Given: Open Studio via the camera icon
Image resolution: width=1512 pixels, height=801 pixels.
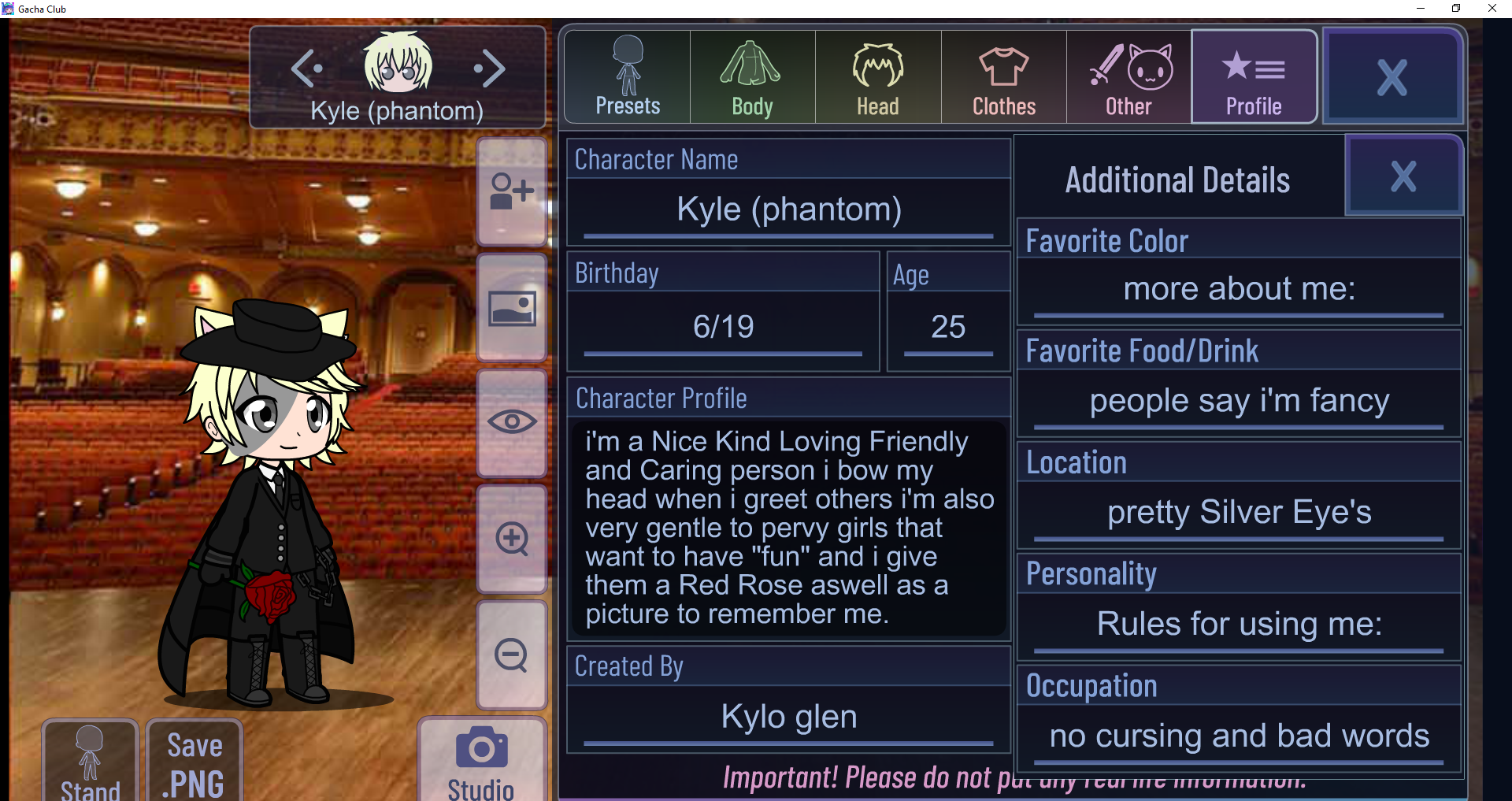Looking at the screenshot, I should coord(480,748).
